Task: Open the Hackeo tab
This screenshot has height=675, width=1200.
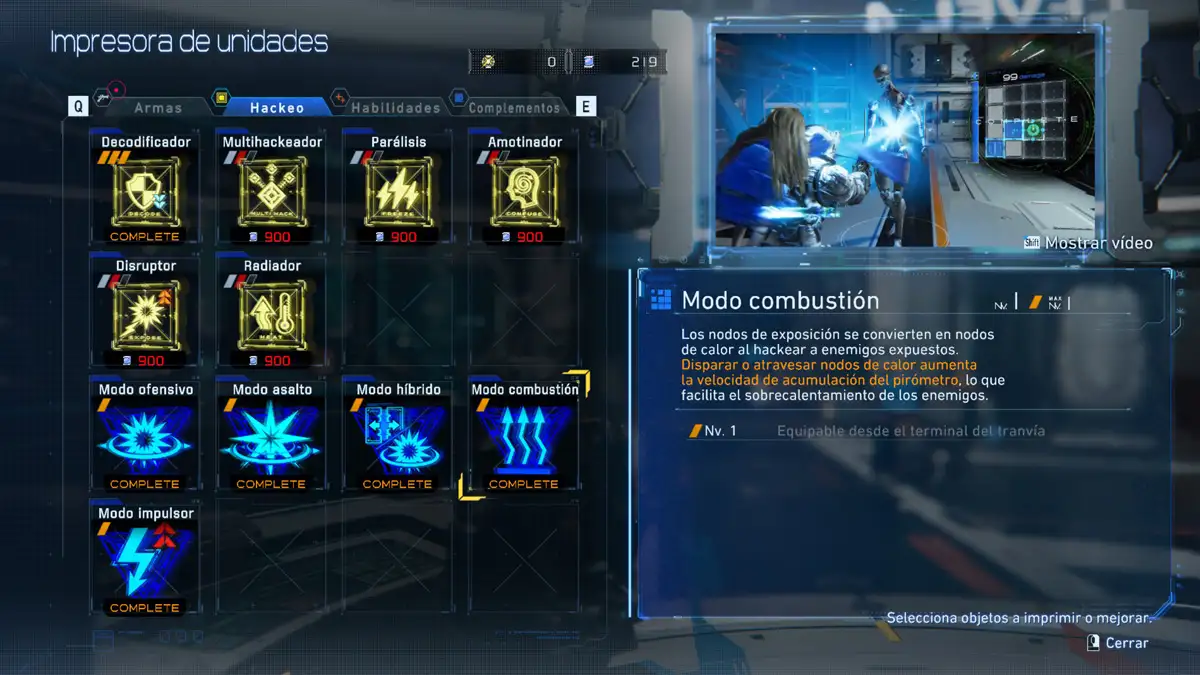Action: 277,107
